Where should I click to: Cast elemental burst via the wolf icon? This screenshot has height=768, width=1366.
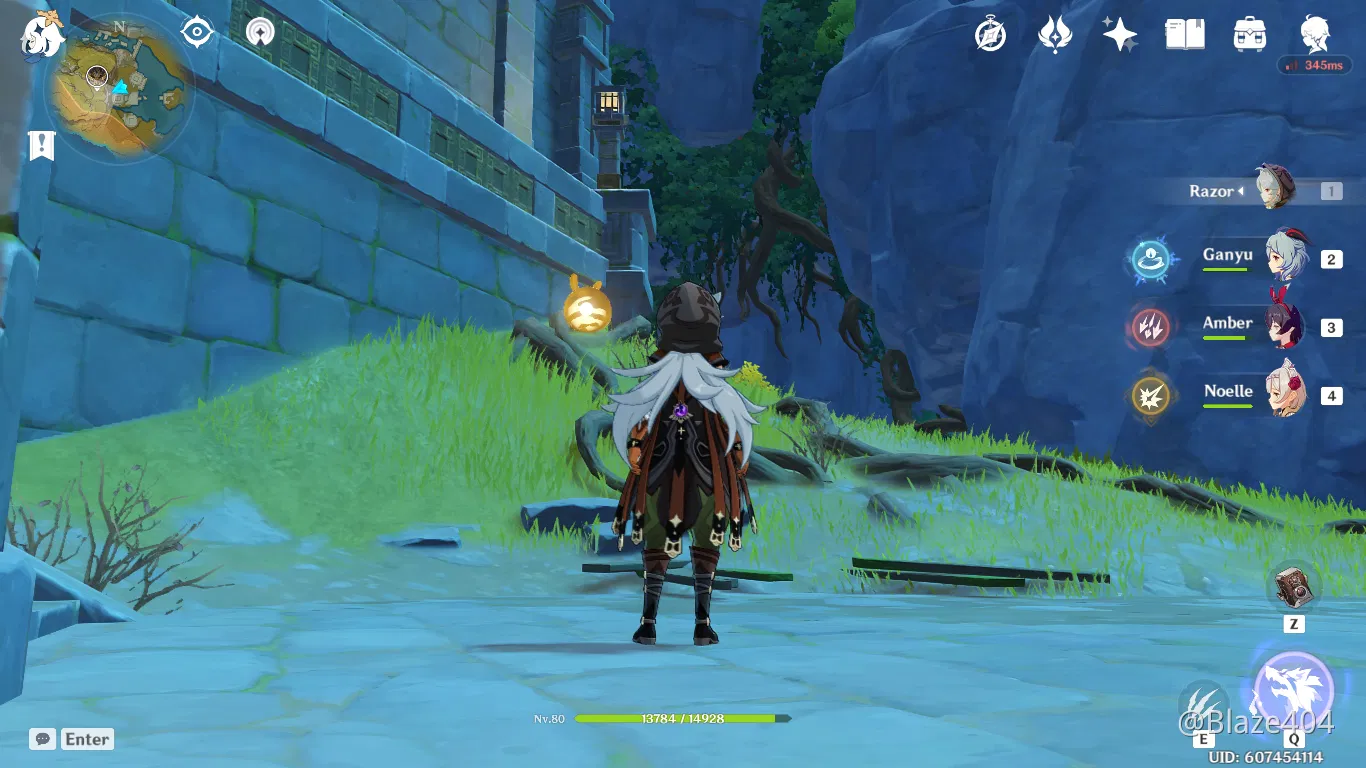point(1294,690)
